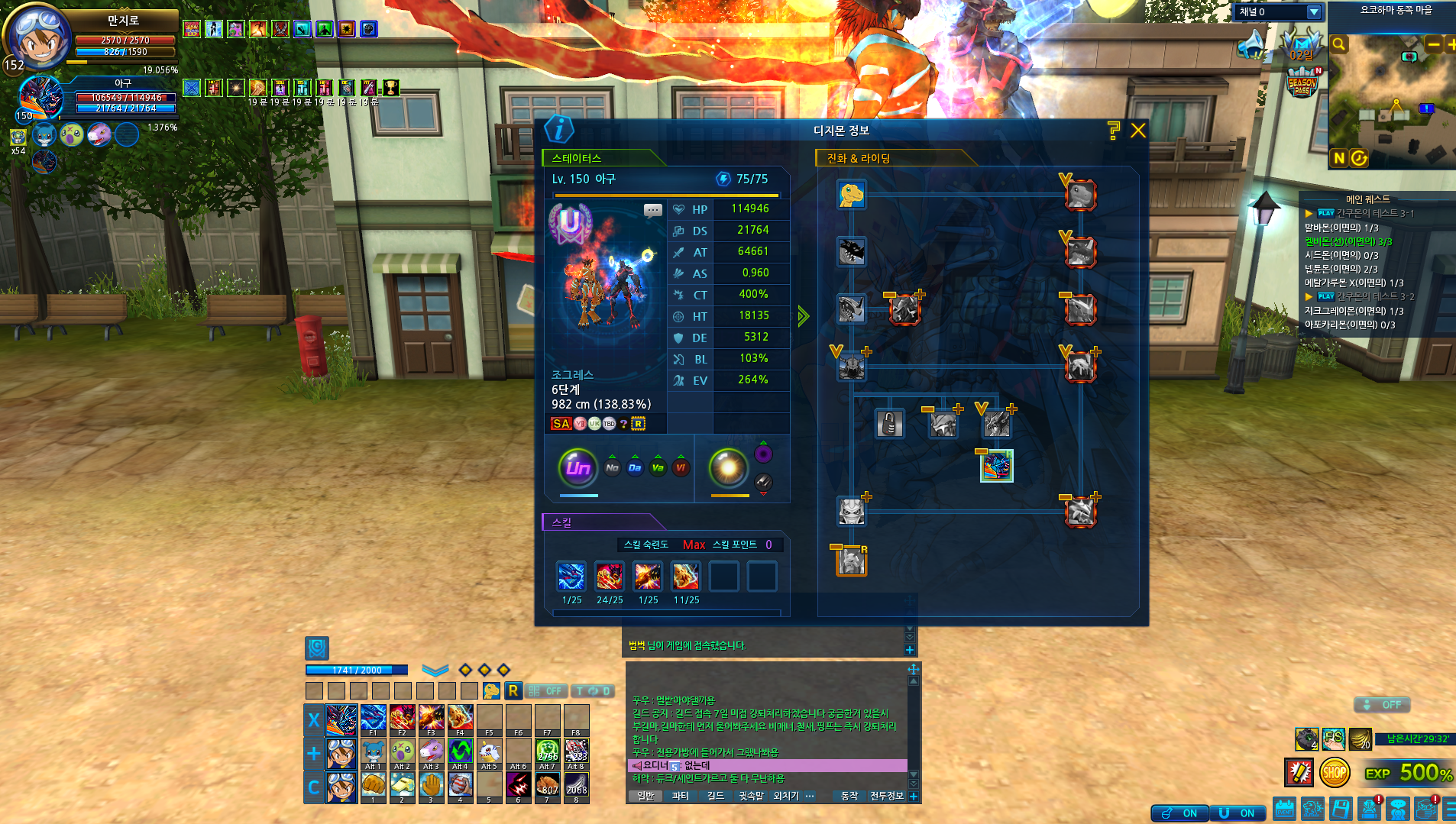This screenshot has width=1456, height=824.
Task: Expand the stats panel with green arrow
Action: pyautogui.click(x=803, y=315)
